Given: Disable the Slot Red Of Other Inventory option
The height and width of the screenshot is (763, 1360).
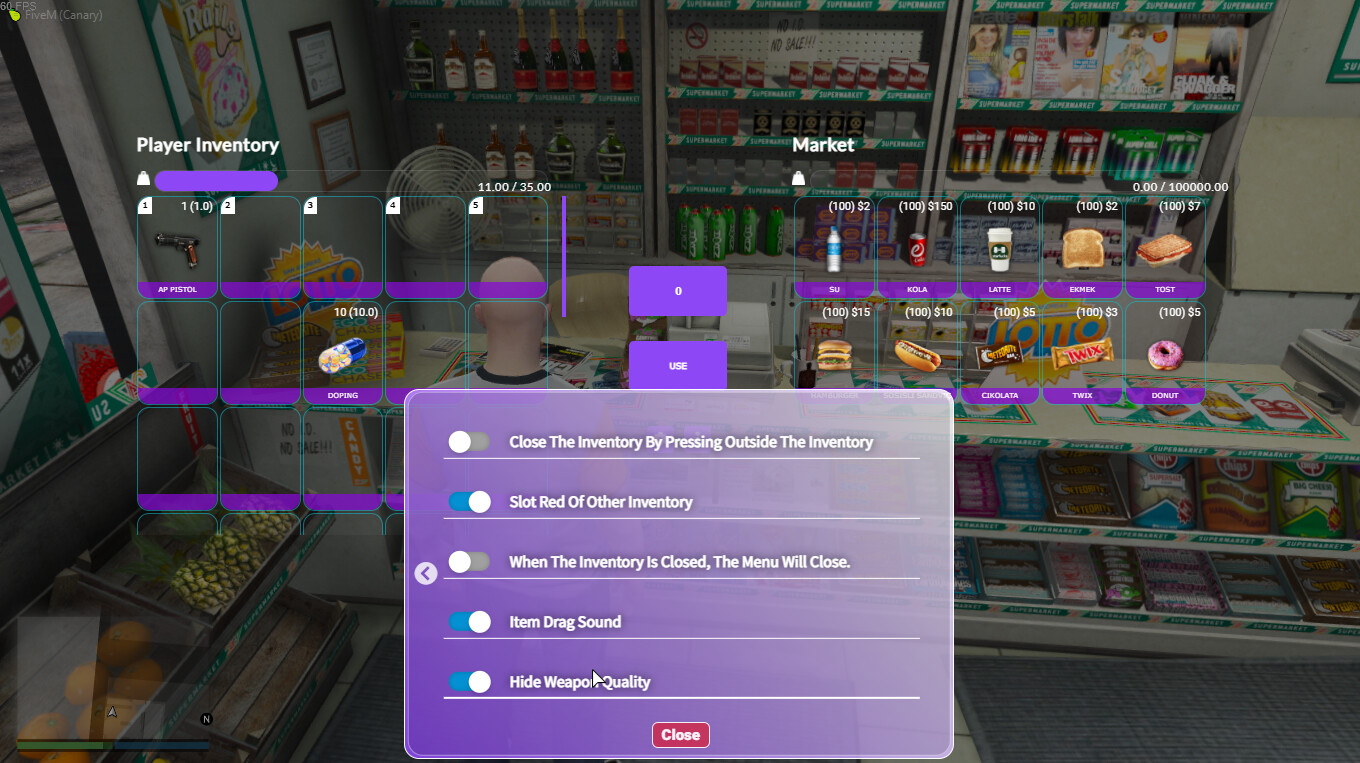Looking at the screenshot, I should pos(468,501).
